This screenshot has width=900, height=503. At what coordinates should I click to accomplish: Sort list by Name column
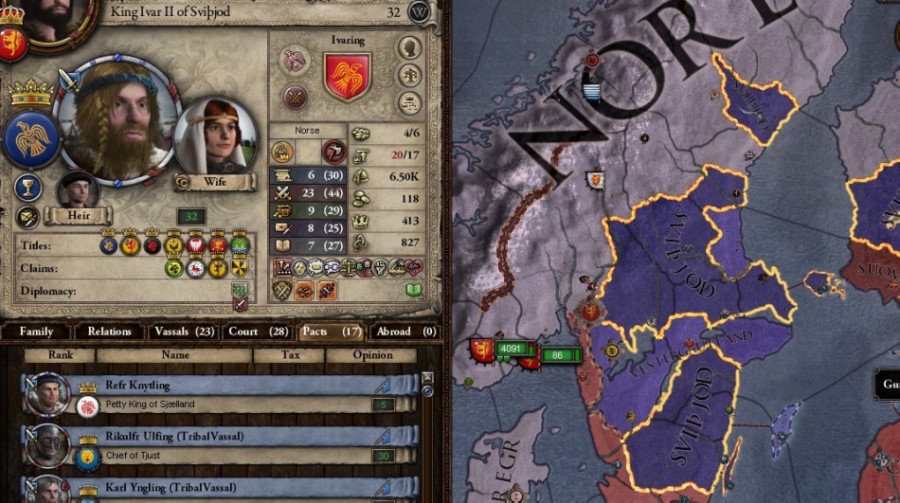[175, 355]
